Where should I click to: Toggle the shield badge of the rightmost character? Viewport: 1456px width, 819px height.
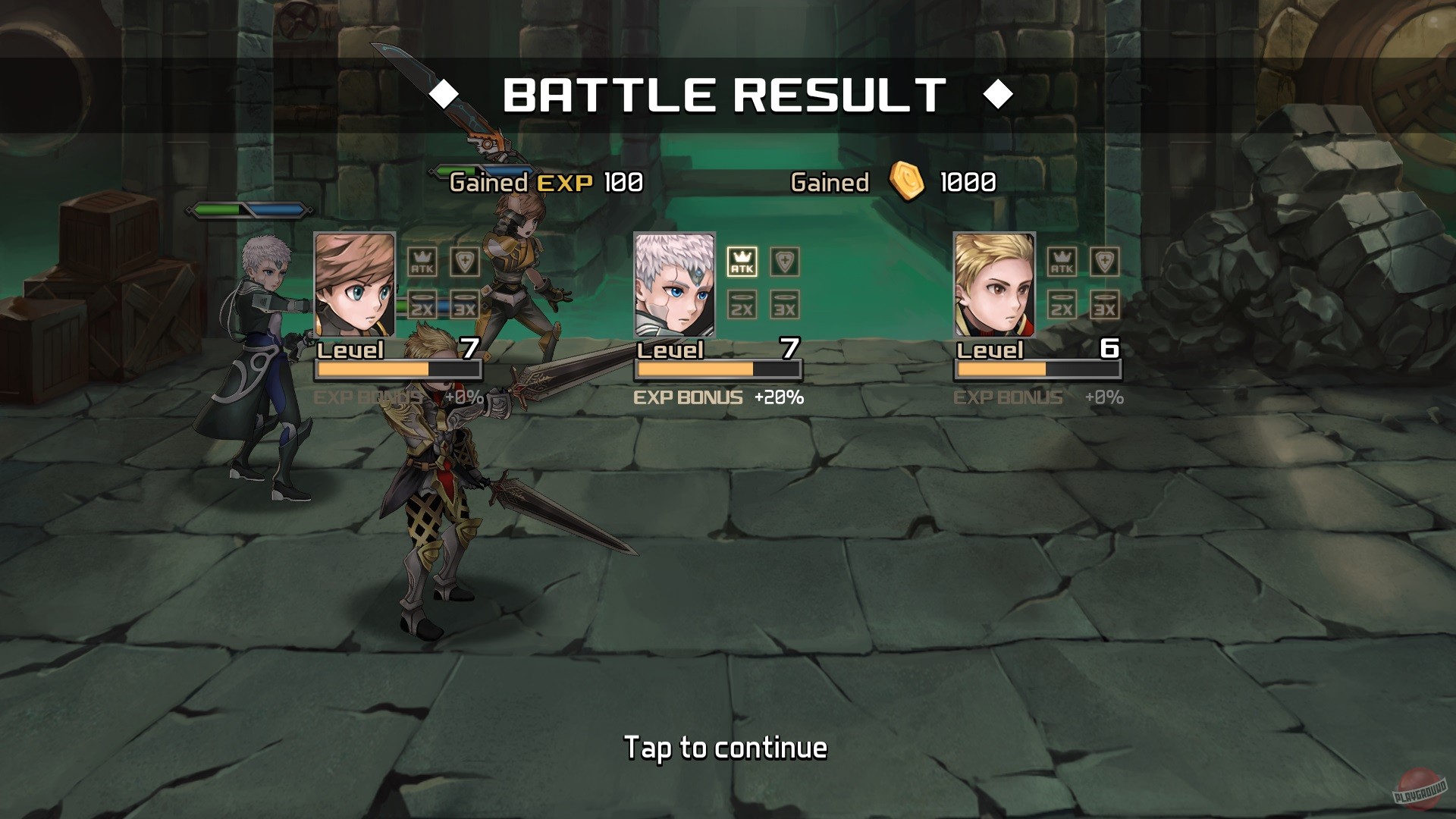(x=1103, y=262)
